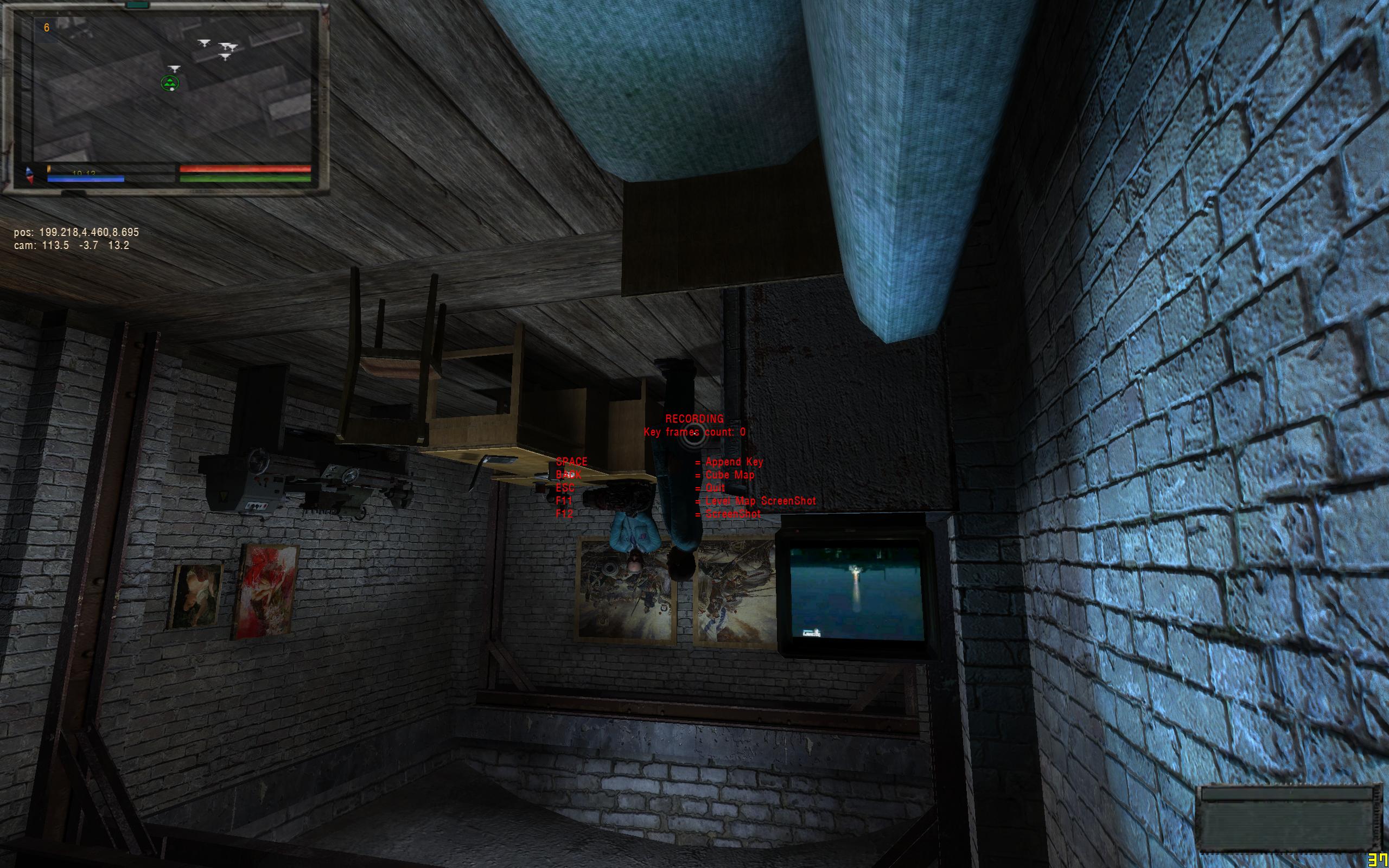Select the green player marker on the minimap
The height and width of the screenshot is (868, 1389).
170,83
